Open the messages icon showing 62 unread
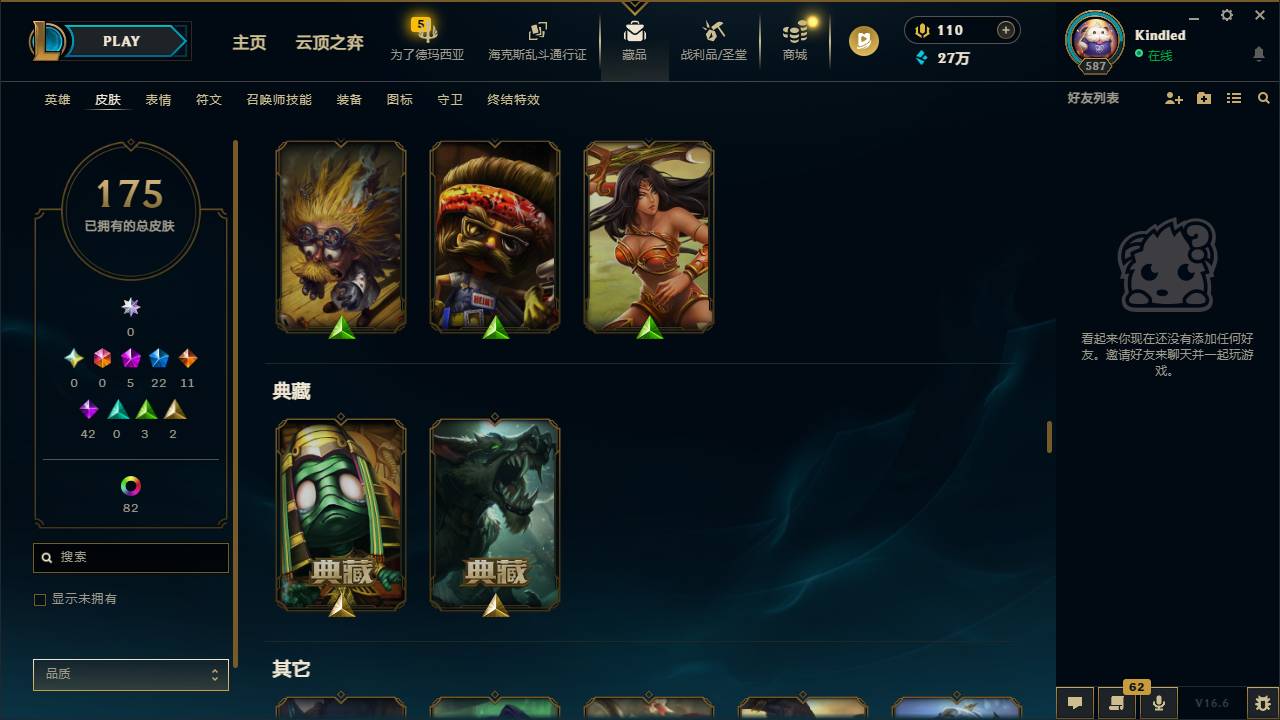This screenshot has height=720, width=1280. (1117, 703)
